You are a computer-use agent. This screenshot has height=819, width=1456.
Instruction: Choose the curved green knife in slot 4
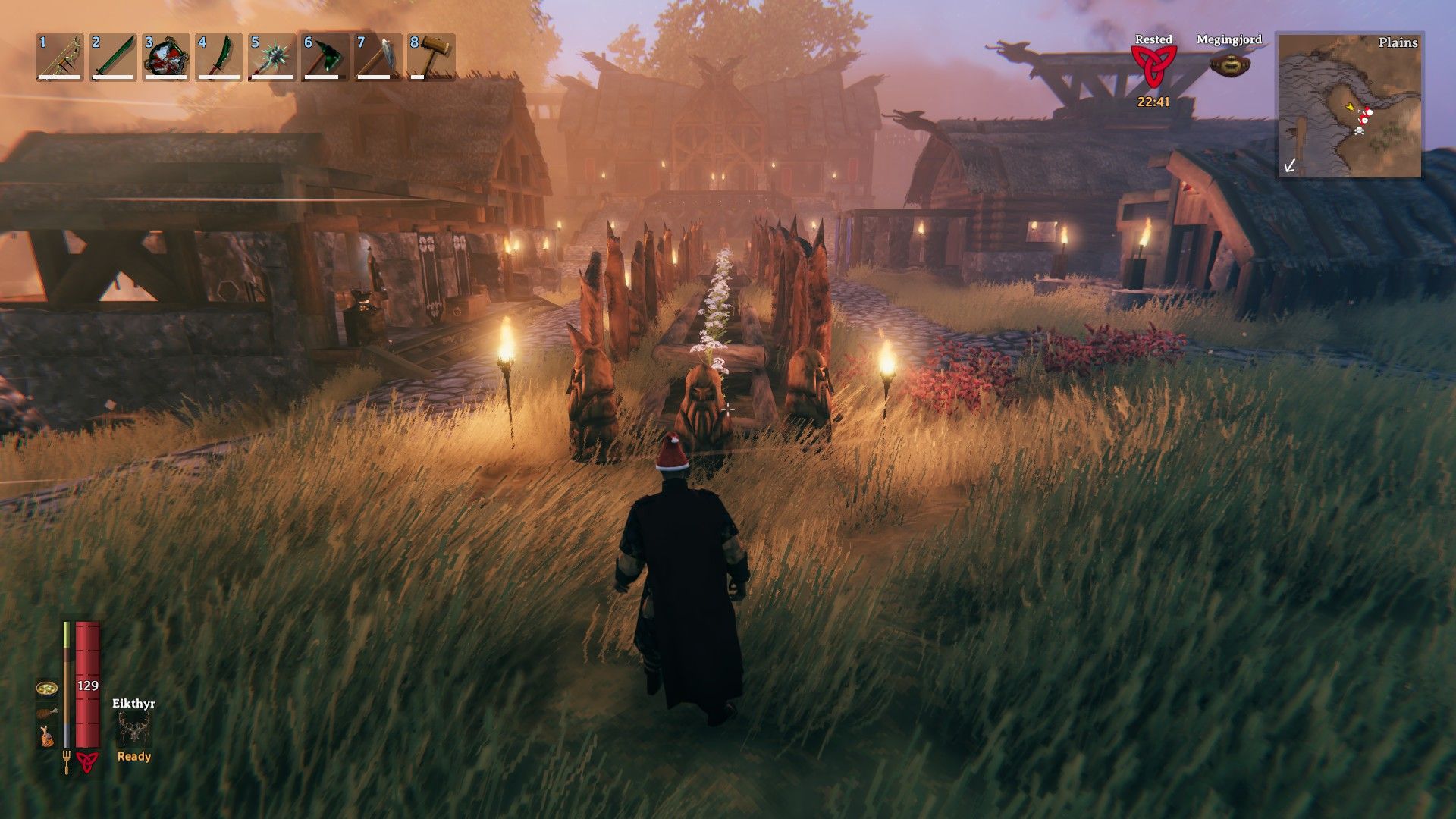point(220,57)
